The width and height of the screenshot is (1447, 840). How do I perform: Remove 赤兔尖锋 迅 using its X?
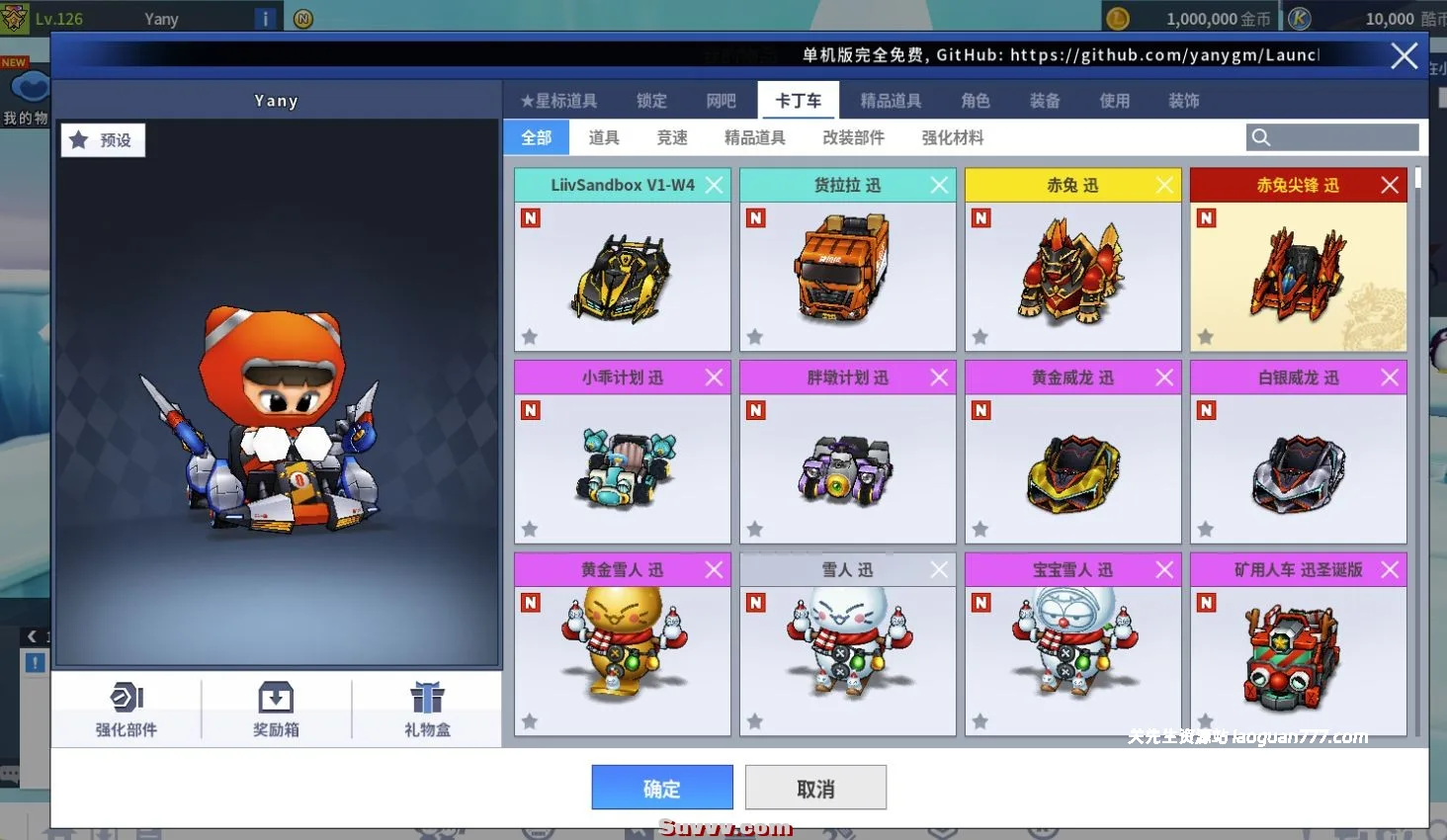pos(1389,185)
